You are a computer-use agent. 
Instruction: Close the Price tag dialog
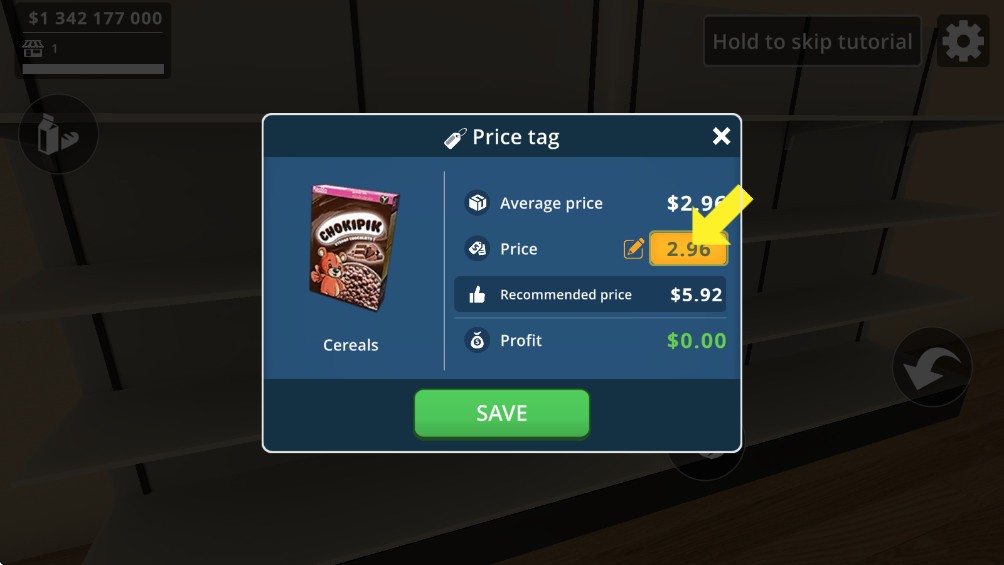tap(721, 137)
